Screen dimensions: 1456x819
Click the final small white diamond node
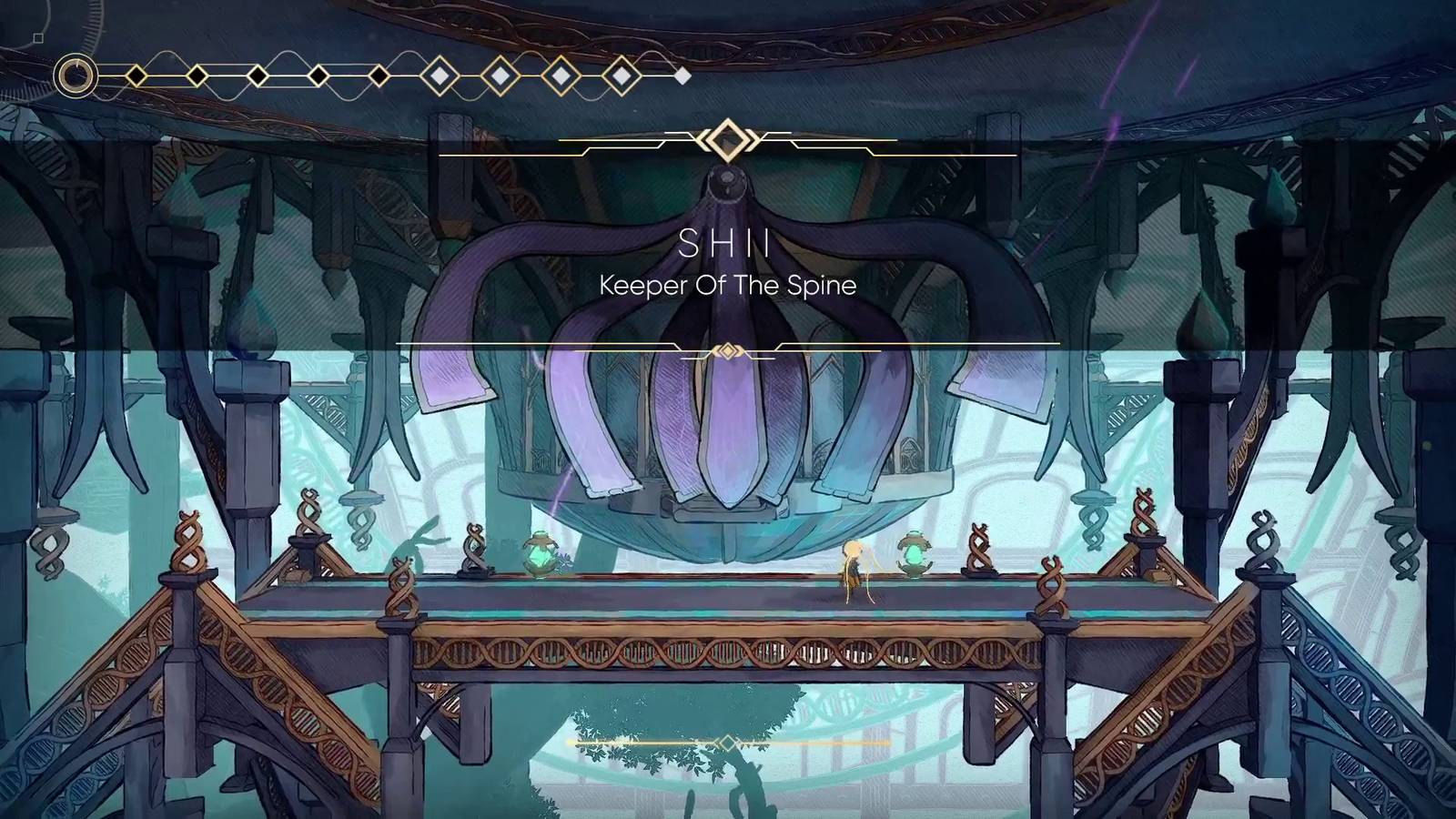point(682,75)
